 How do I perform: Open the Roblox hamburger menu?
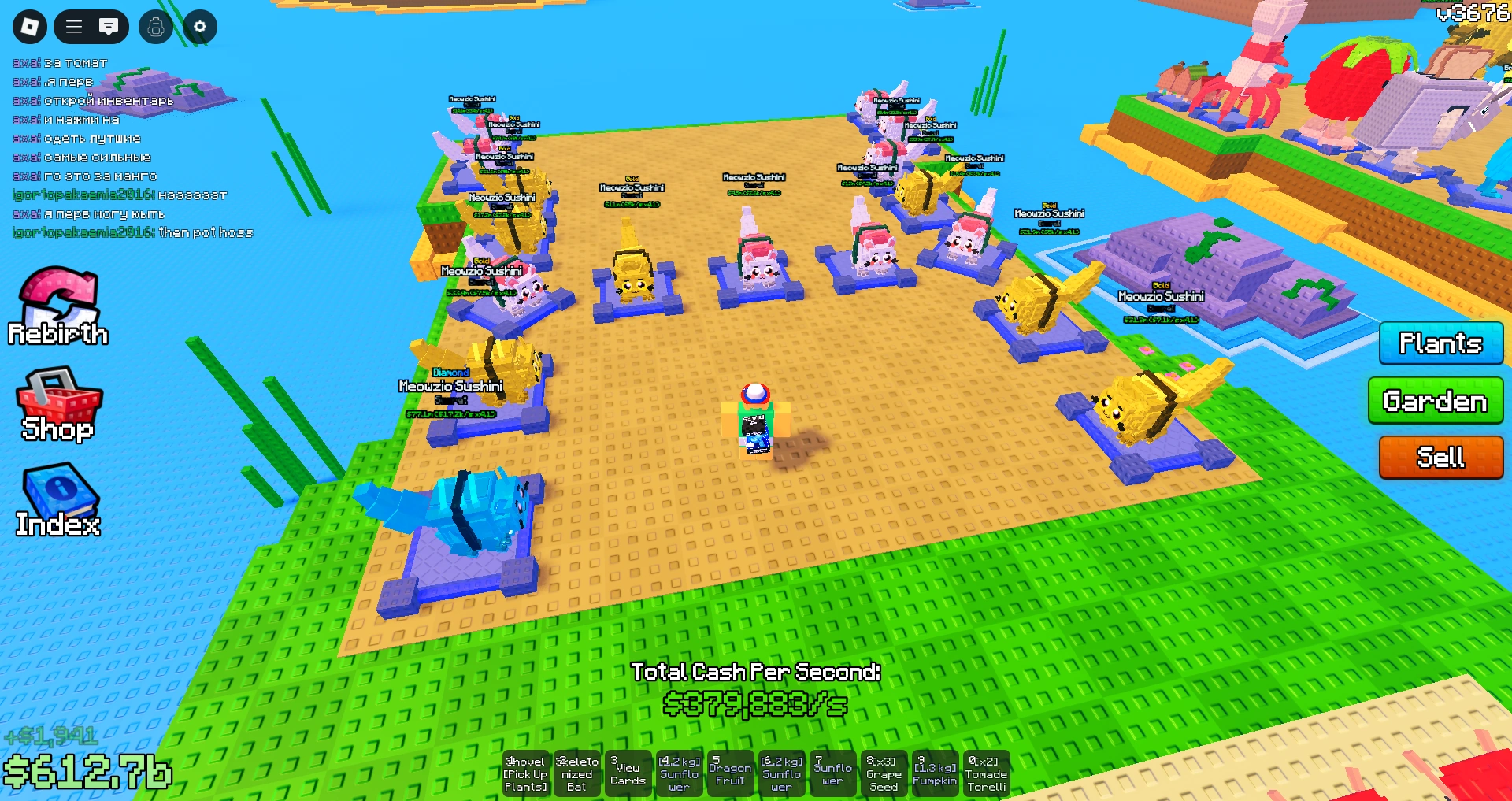tap(72, 26)
